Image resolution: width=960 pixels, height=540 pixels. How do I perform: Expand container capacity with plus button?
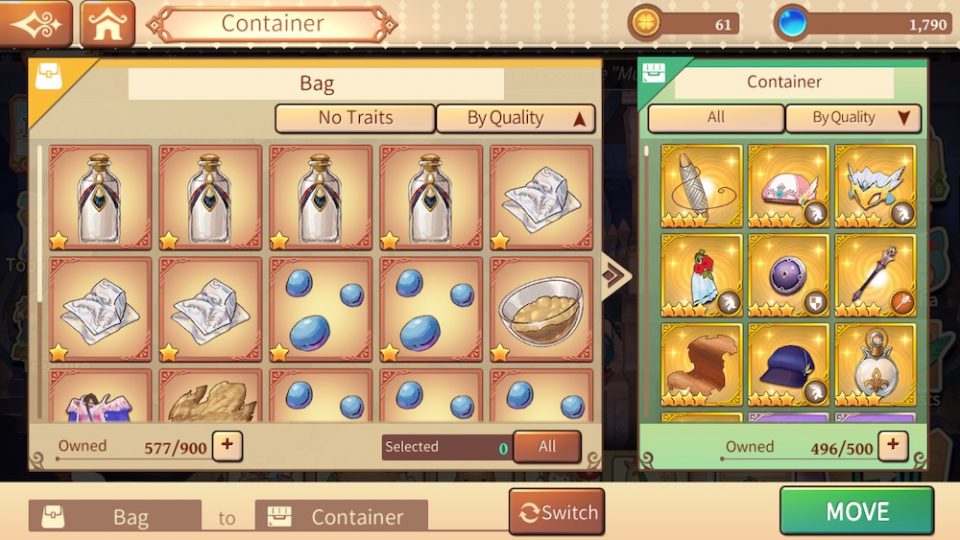(892, 446)
